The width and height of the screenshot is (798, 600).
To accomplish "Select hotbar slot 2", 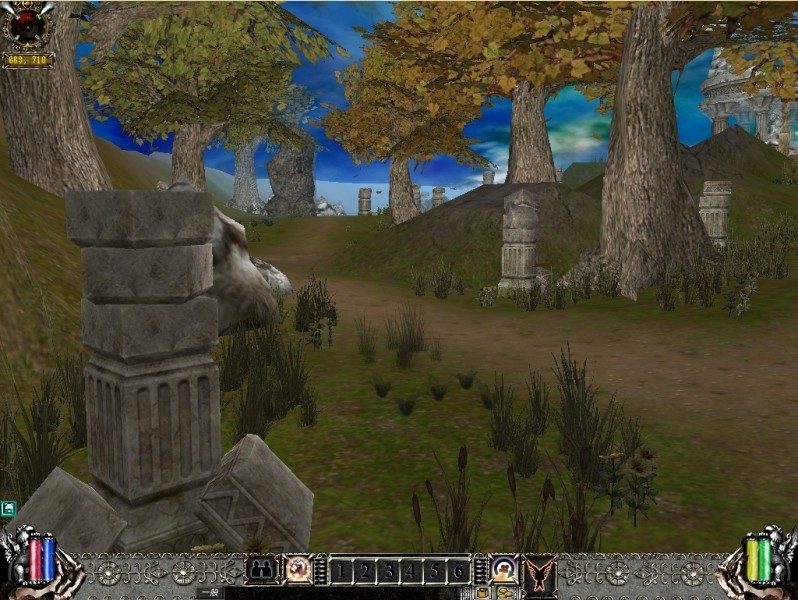I will pos(365,571).
